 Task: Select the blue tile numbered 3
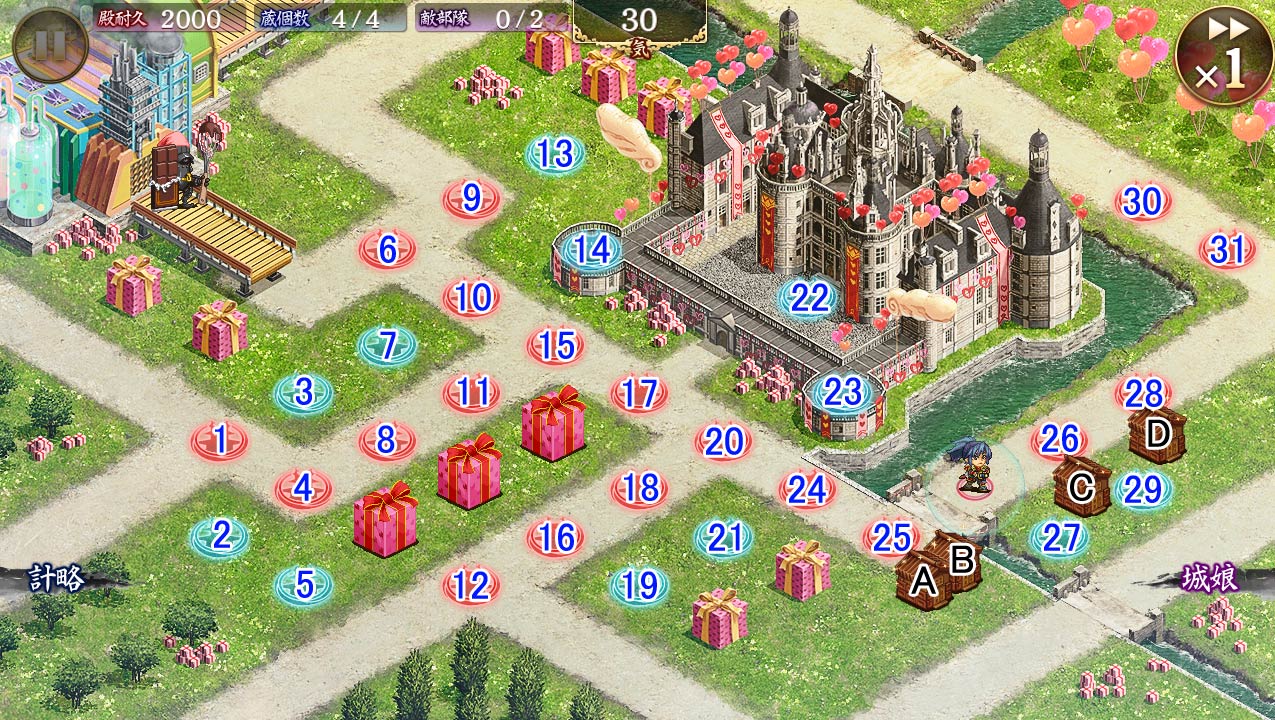click(x=304, y=393)
